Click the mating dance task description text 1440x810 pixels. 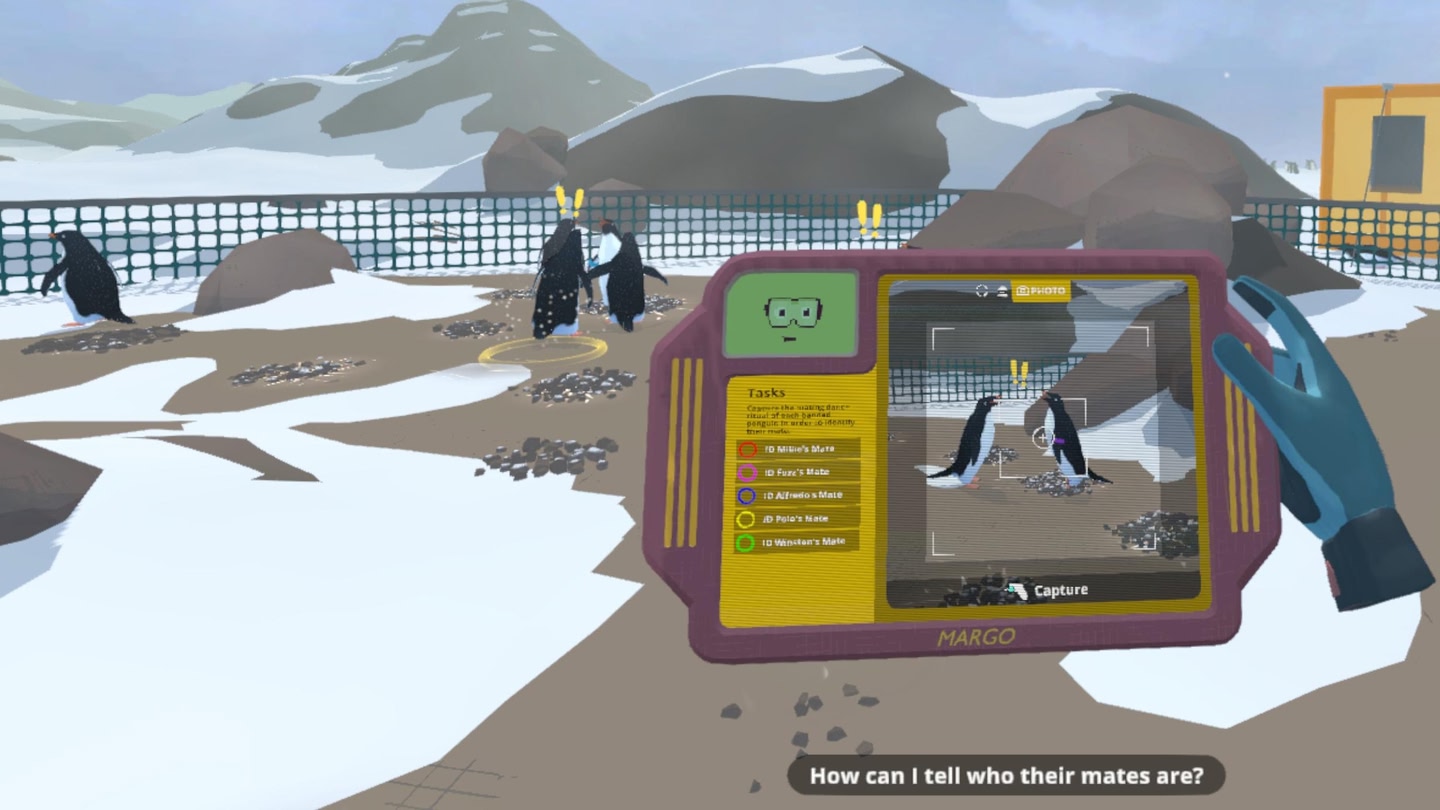coord(800,417)
